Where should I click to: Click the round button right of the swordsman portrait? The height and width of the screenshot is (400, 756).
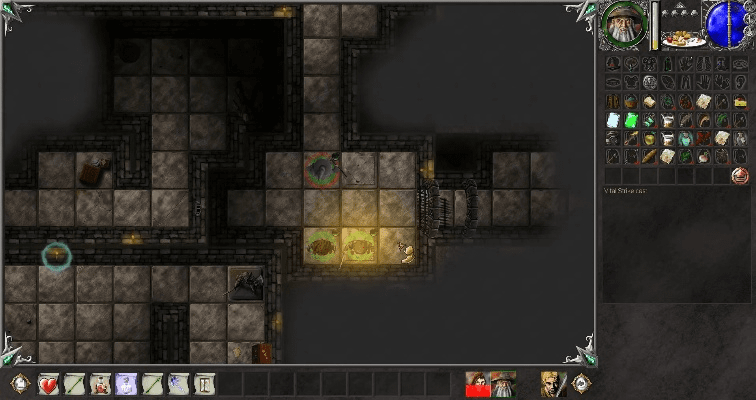[580, 383]
